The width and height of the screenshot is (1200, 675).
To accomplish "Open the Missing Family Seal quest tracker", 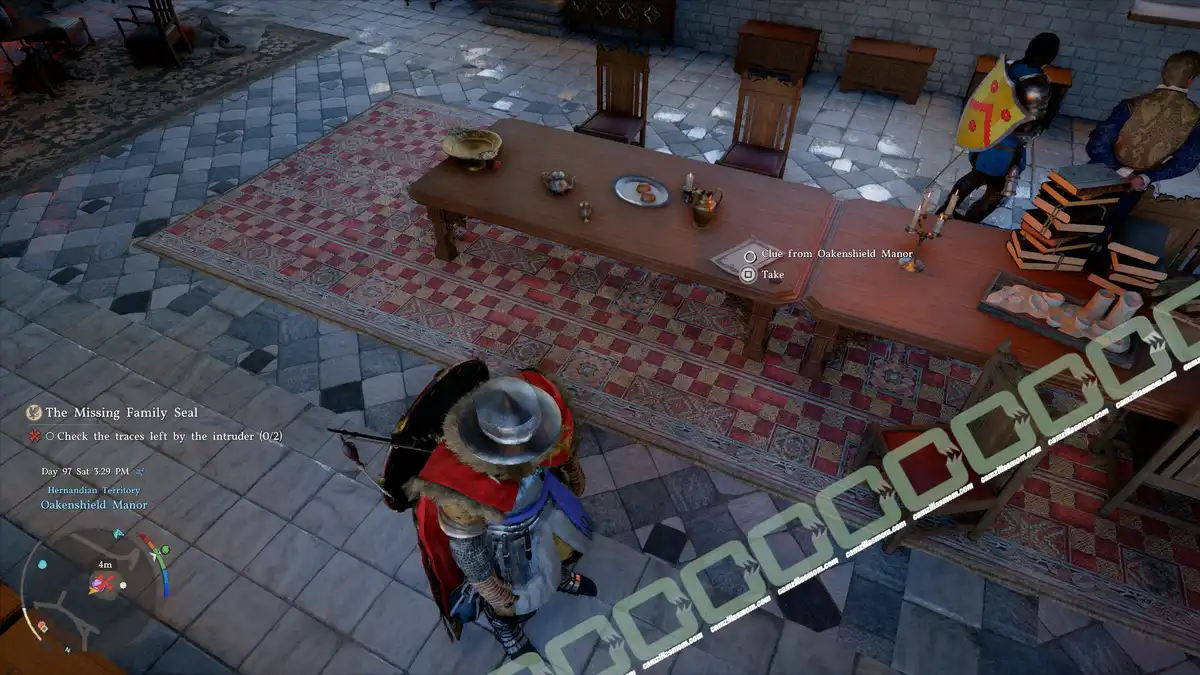I will 121,412.
